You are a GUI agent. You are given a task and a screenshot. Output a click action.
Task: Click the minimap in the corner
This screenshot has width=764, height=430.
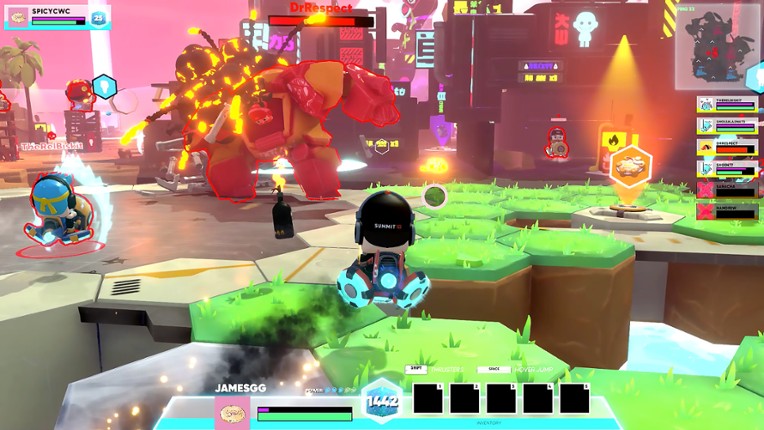[x=719, y=46]
